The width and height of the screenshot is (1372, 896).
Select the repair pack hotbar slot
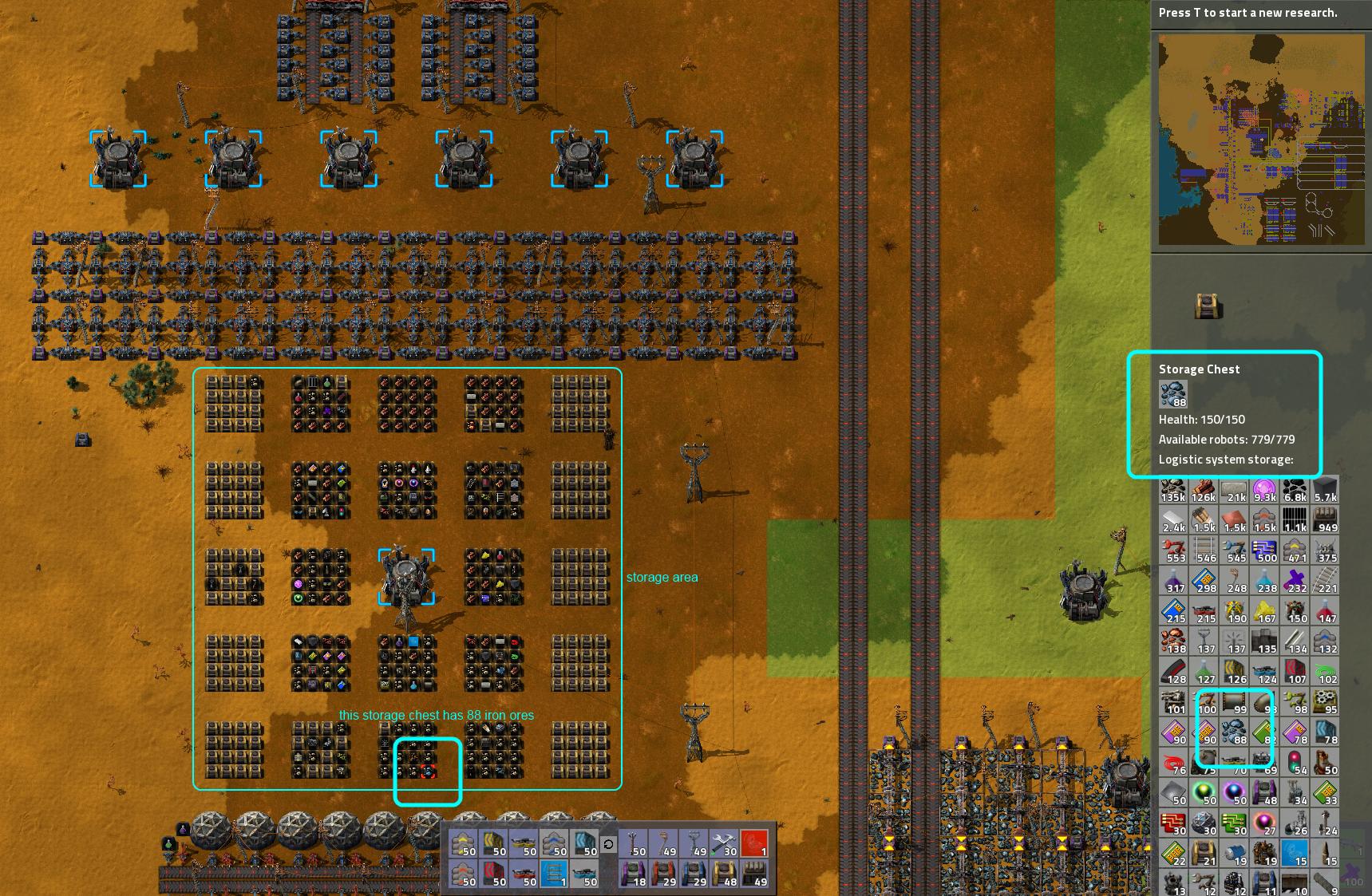pyautogui.click(x=724, y=844)
